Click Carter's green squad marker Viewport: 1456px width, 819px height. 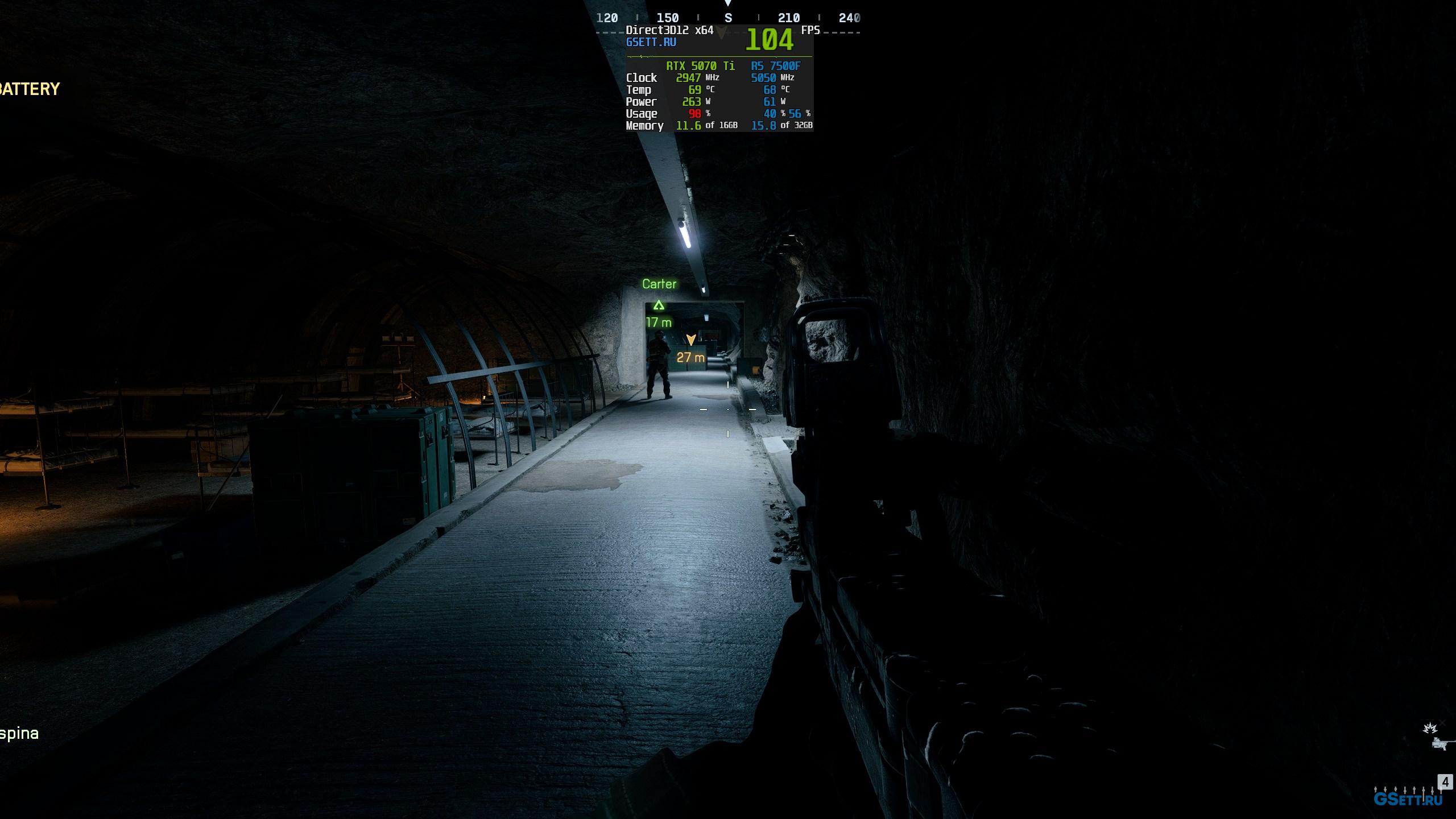pyautogui.click(x=659, y=305)
